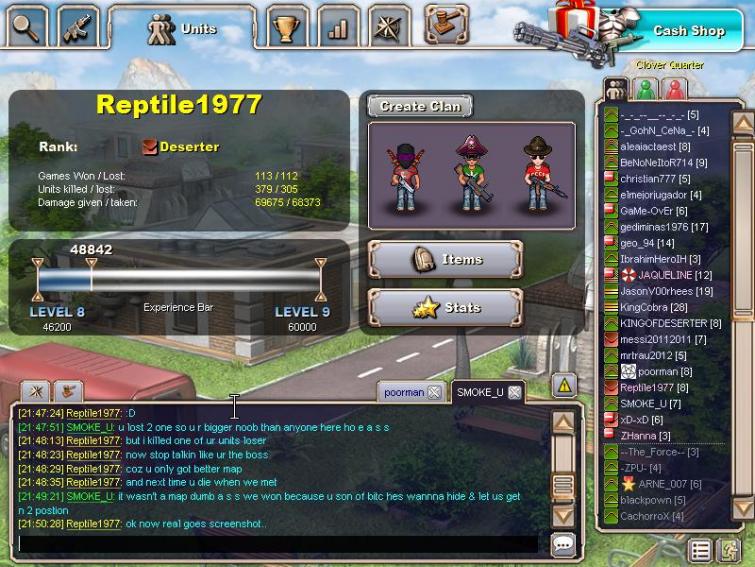755x567 pixels.
Task: Visit the Cash Shop
Action: tap(688, 31)
